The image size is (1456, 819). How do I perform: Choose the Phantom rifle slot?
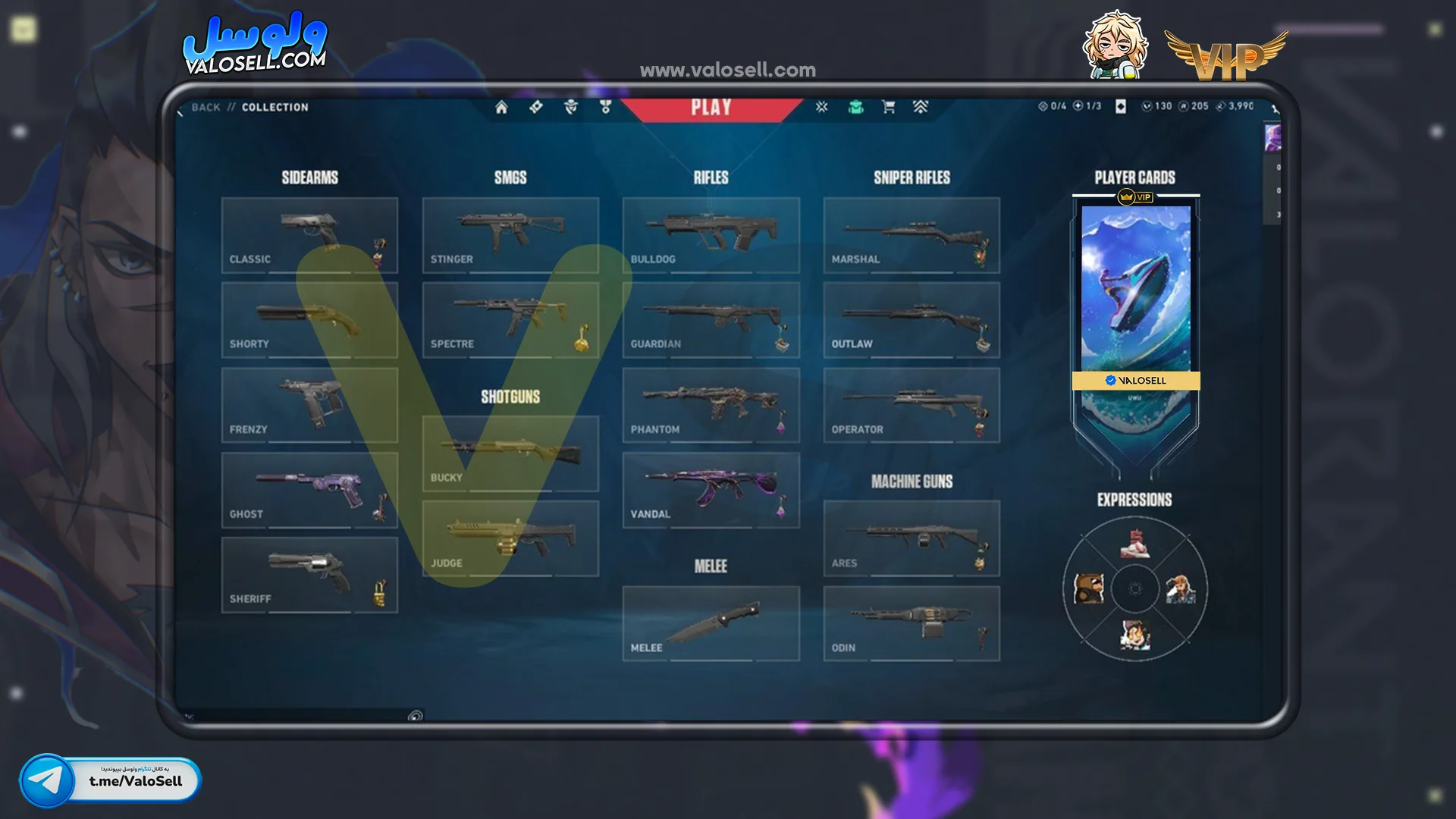click(x=711, y=405)
